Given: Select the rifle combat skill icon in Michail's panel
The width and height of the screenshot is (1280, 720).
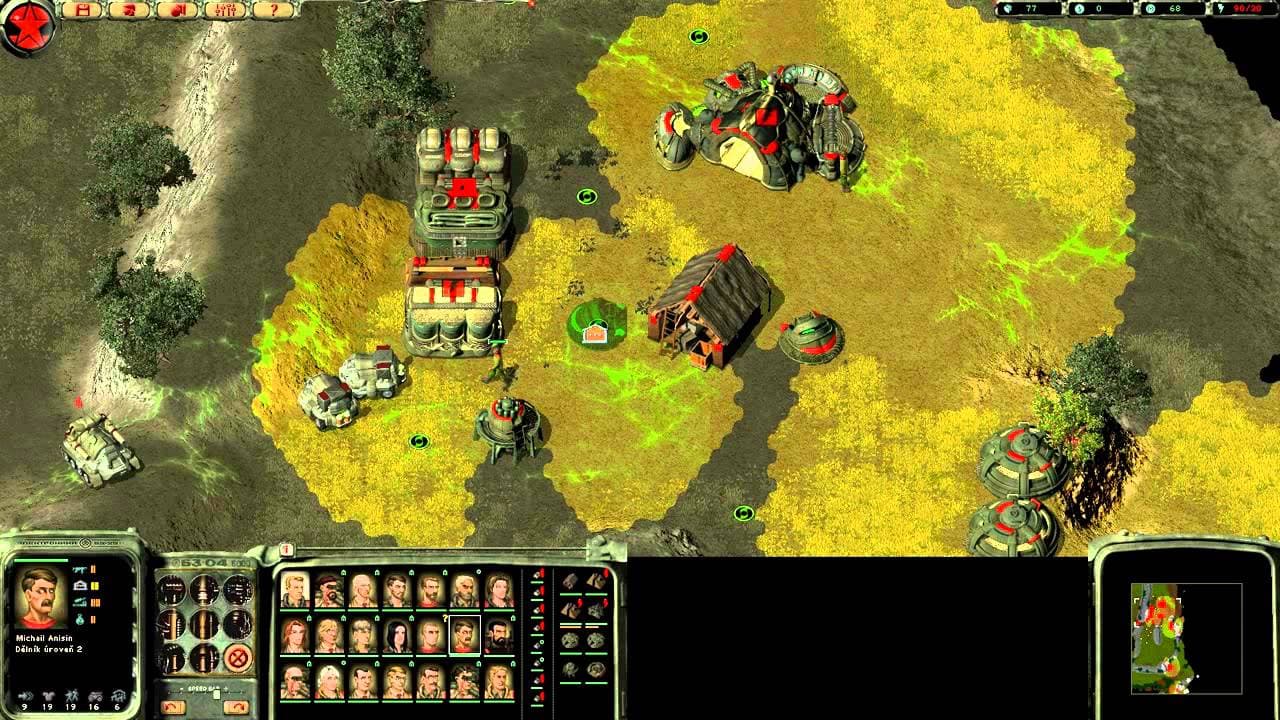Looking at the screenshot, I should (x=80, y=569).
